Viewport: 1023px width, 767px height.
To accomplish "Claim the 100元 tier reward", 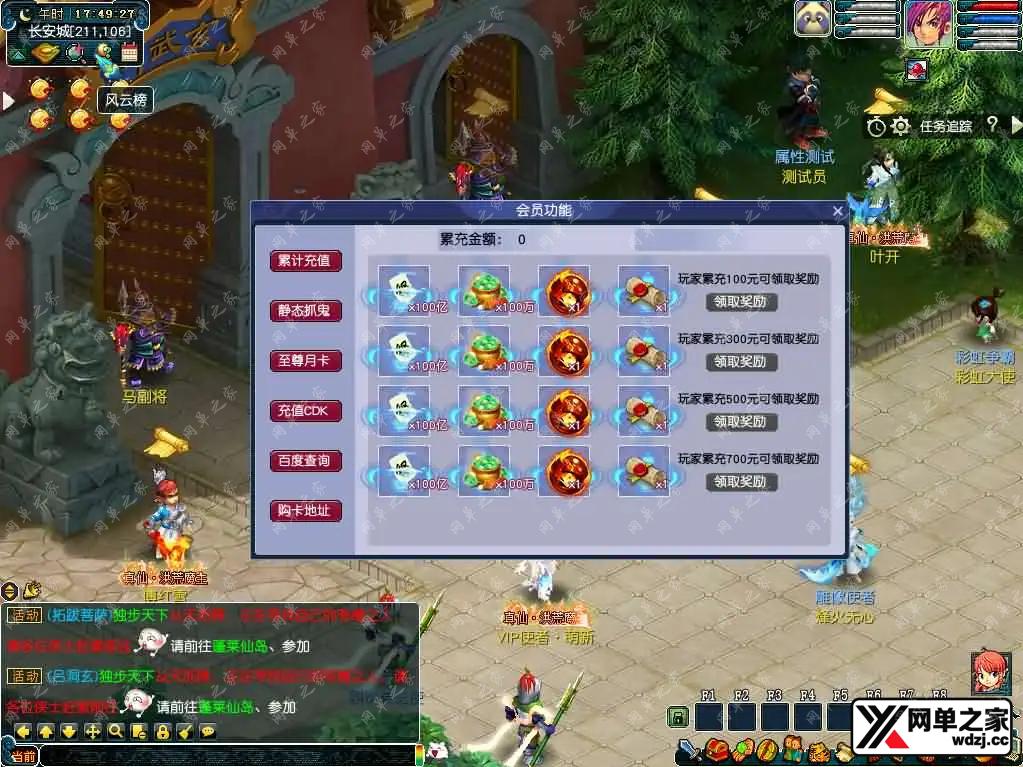I will (741, 301).
